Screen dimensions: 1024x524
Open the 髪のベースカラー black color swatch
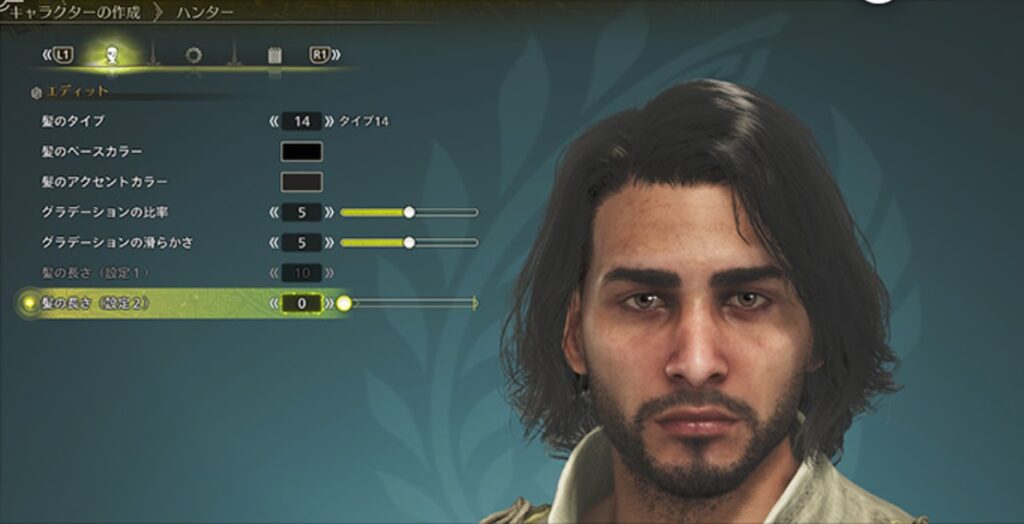(x=301, y=152)
